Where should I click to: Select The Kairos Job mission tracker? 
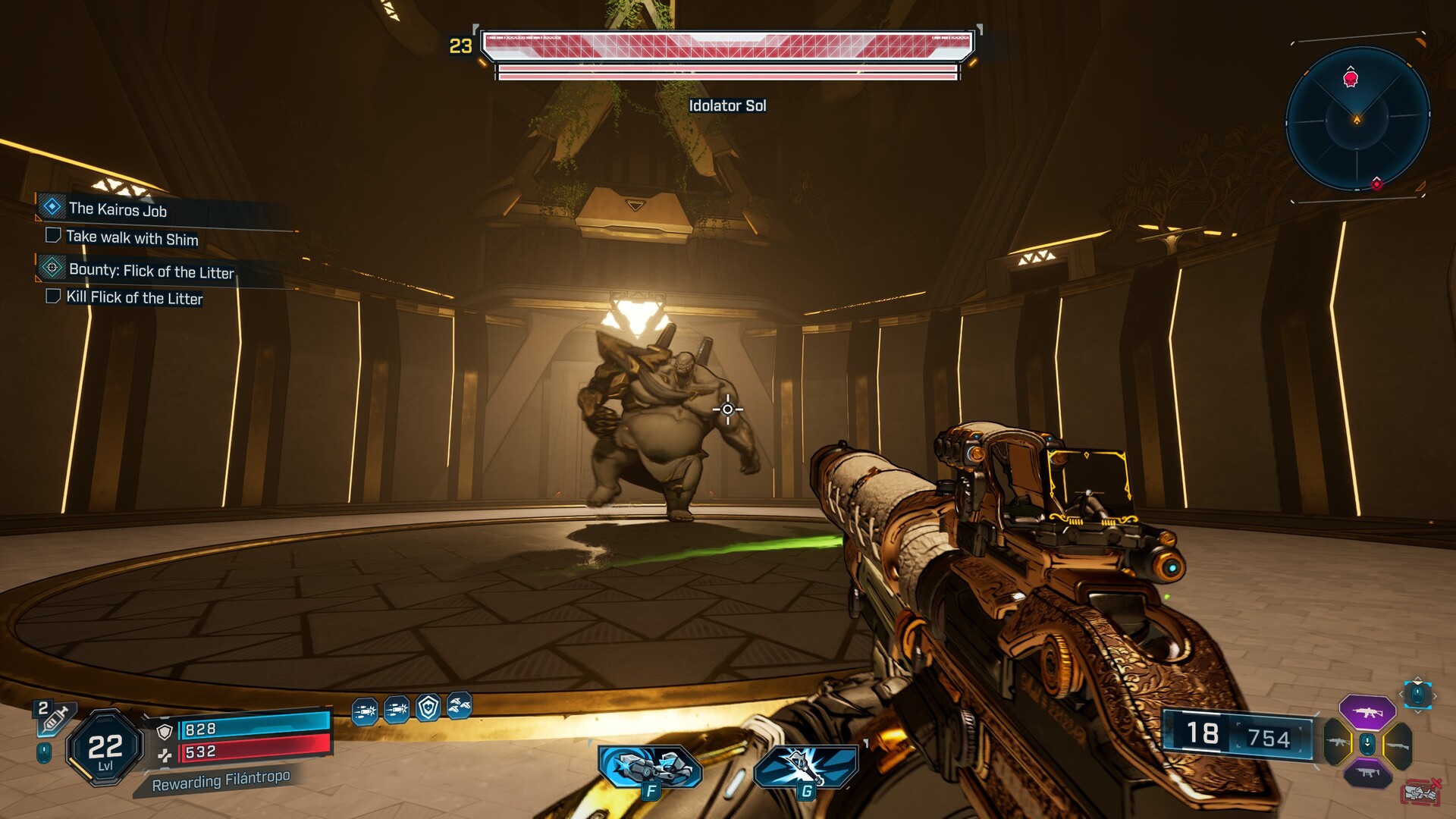point(118,209)
